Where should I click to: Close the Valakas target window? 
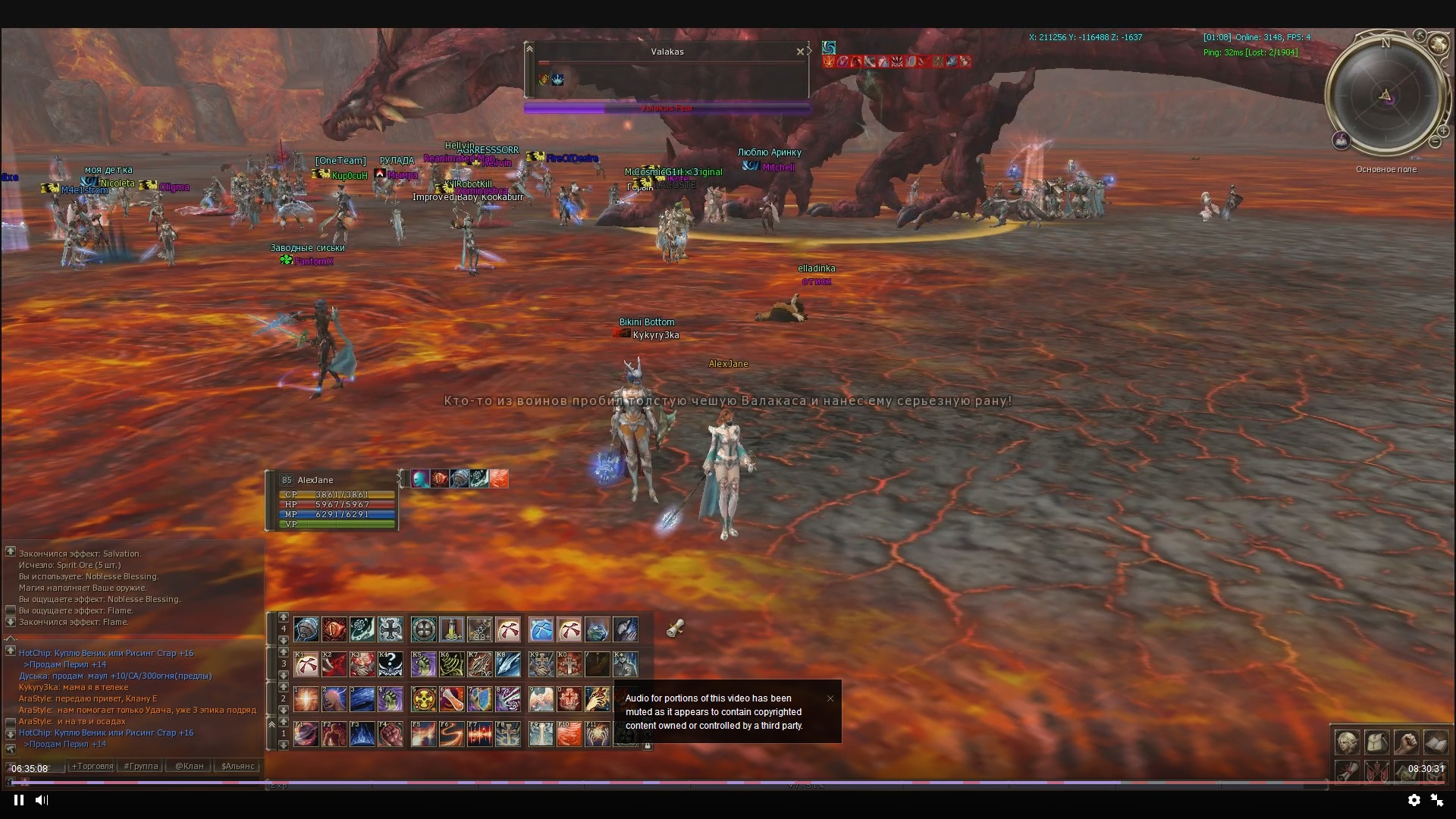pyautogui.click(x=800, y=52)
